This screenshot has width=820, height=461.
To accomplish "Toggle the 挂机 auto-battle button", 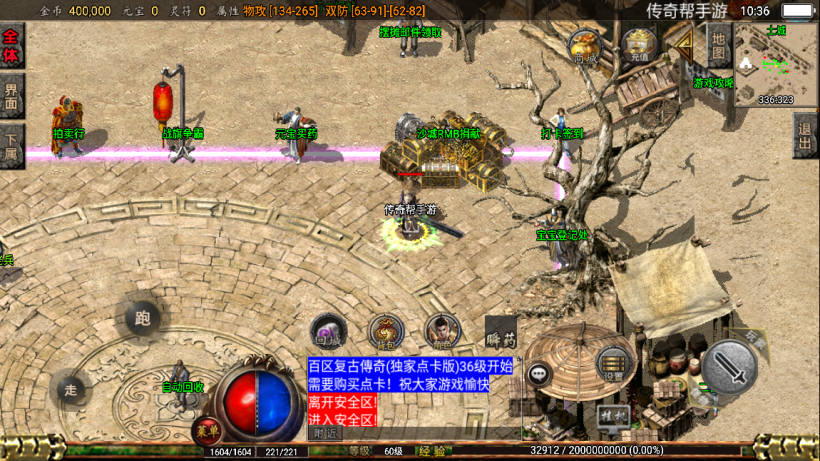I will [611, 414].
